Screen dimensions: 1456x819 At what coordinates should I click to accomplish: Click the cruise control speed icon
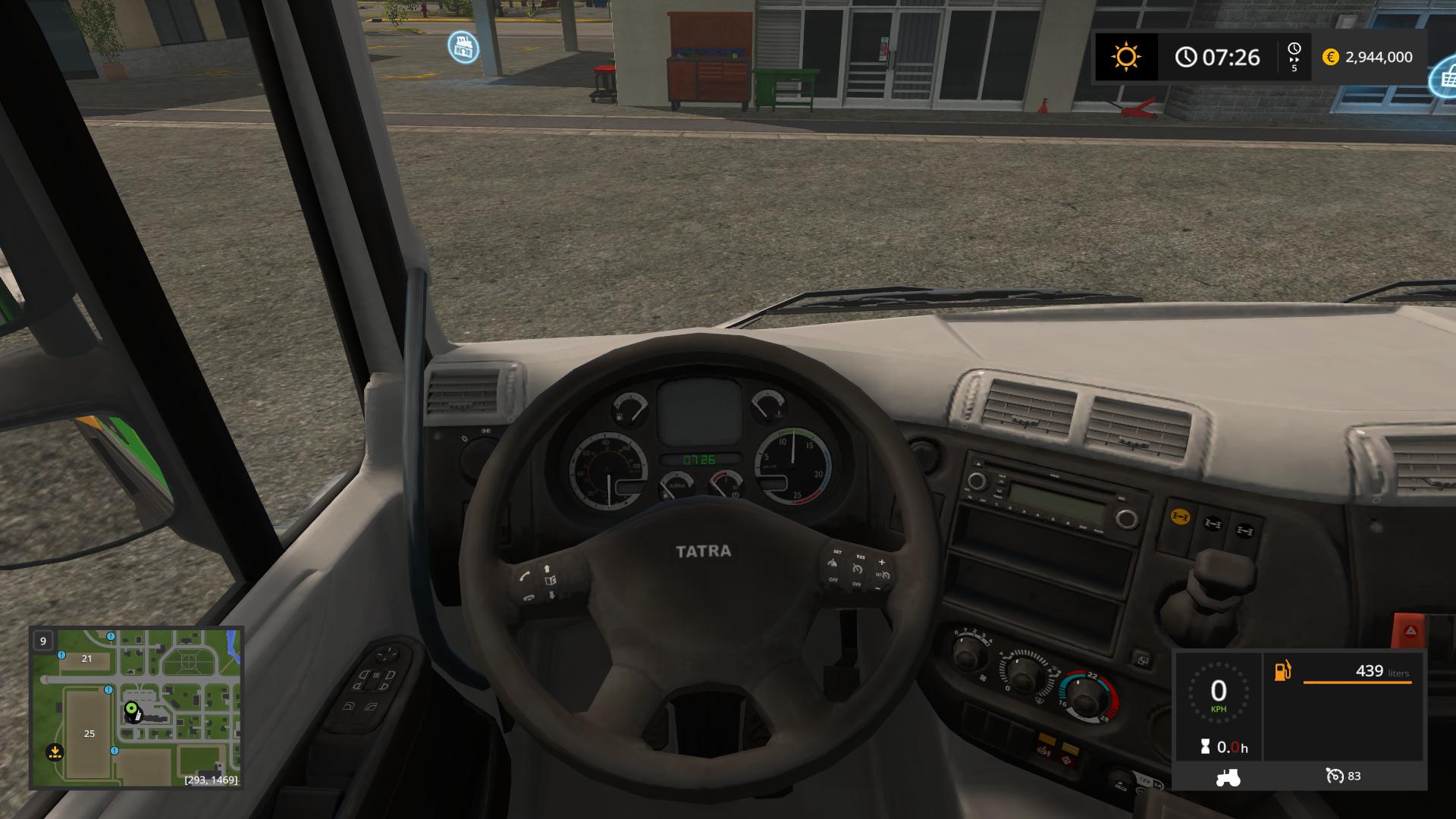point(1334,776)
